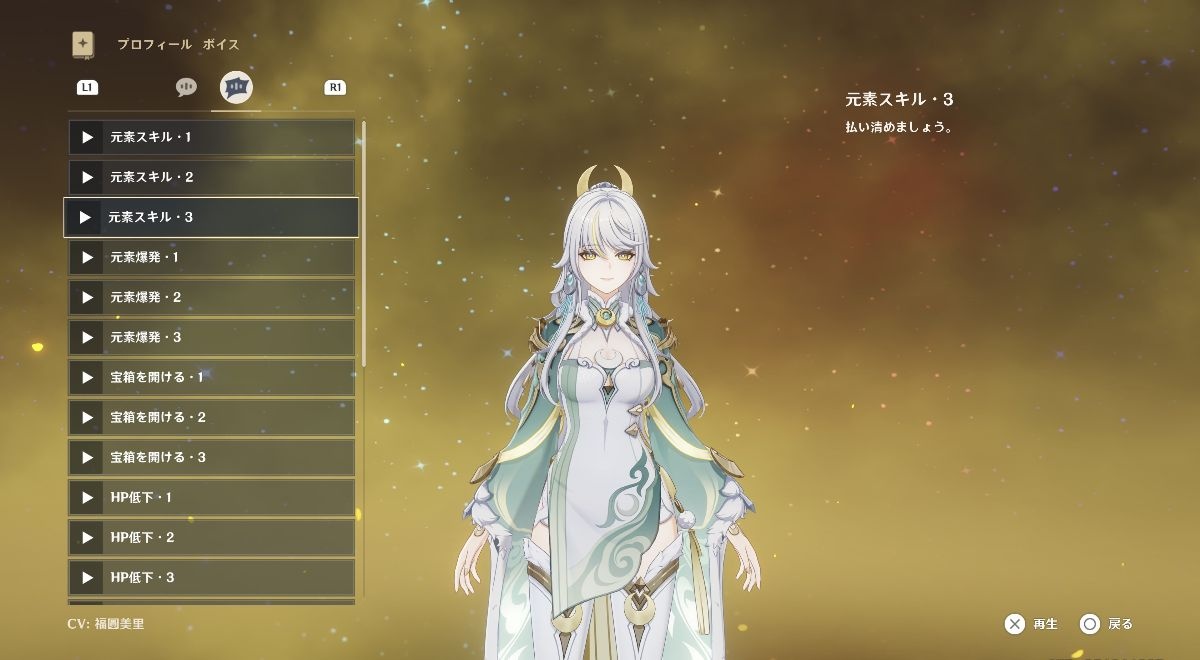Select the HP低下・2 voice entry

pos(211,537)
